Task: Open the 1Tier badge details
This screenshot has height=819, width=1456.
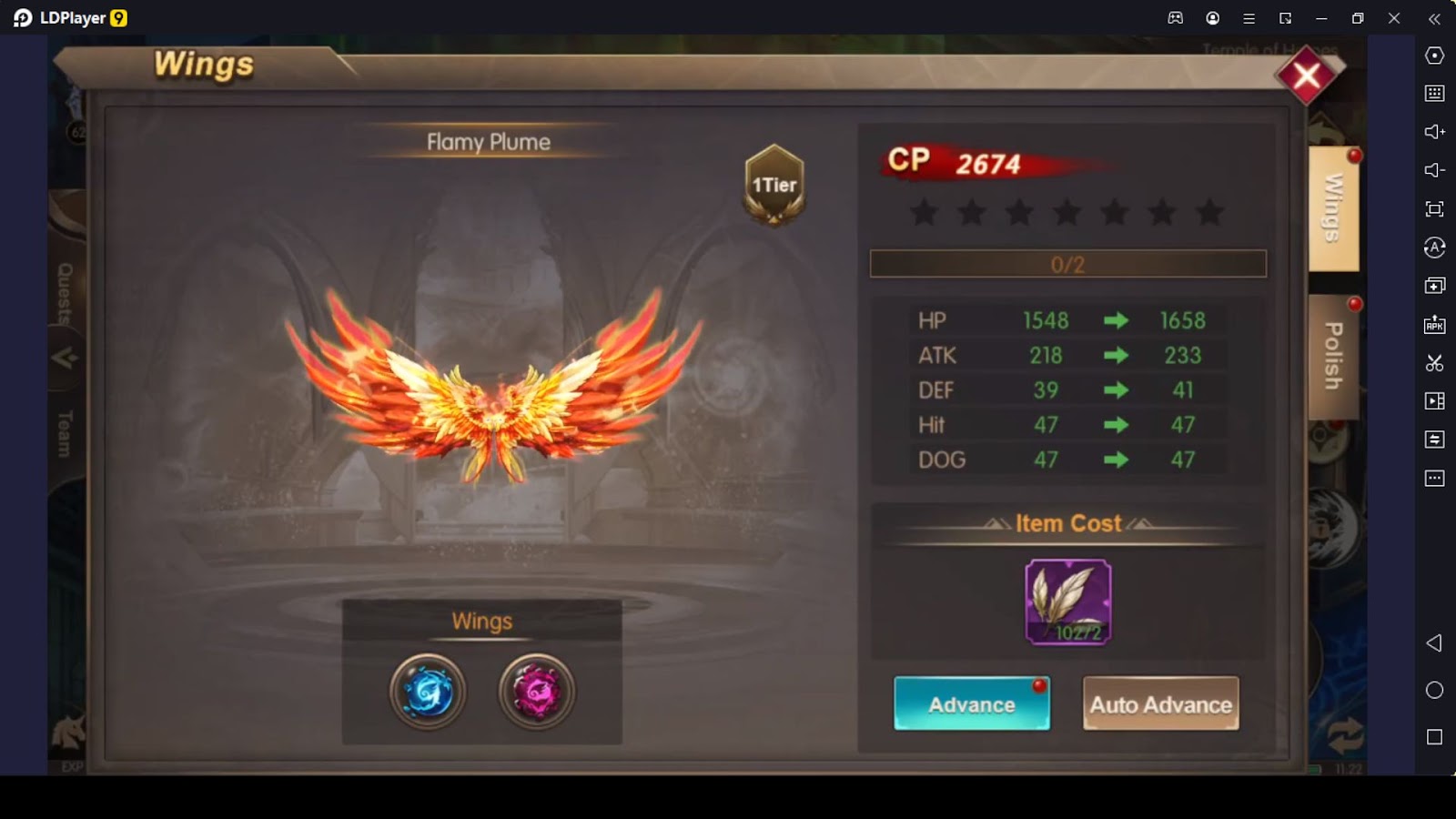Action: (773, 185)
